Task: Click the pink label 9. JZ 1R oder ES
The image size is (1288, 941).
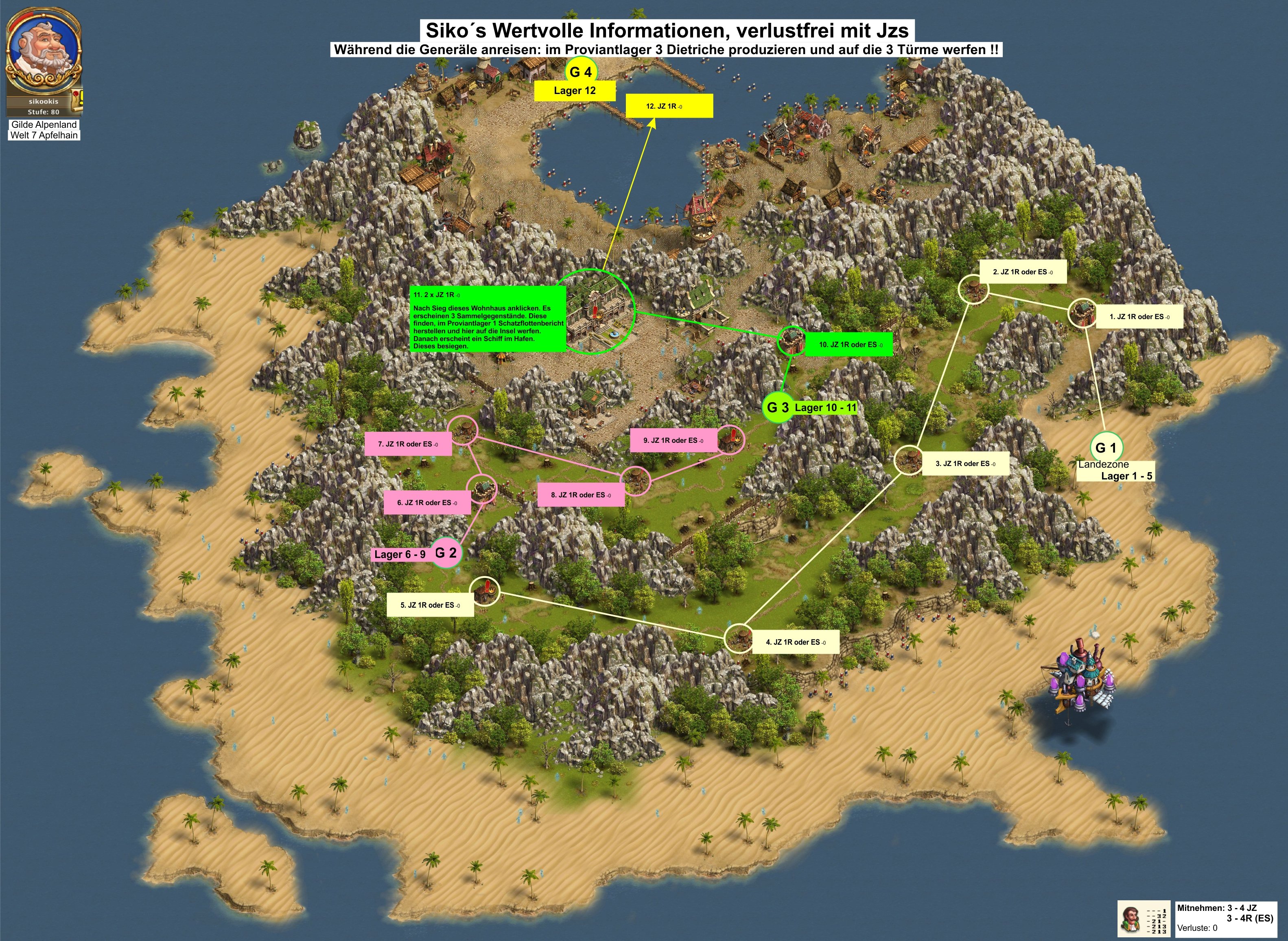Action: click(x=673, y=440)
